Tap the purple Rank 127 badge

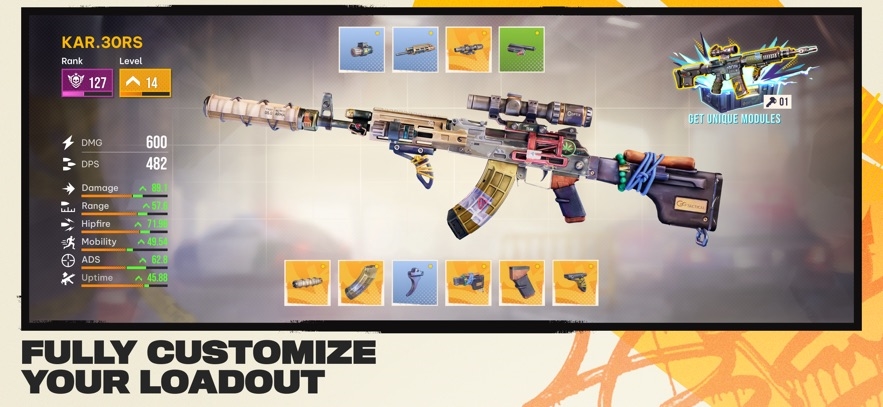pos(87,83)
